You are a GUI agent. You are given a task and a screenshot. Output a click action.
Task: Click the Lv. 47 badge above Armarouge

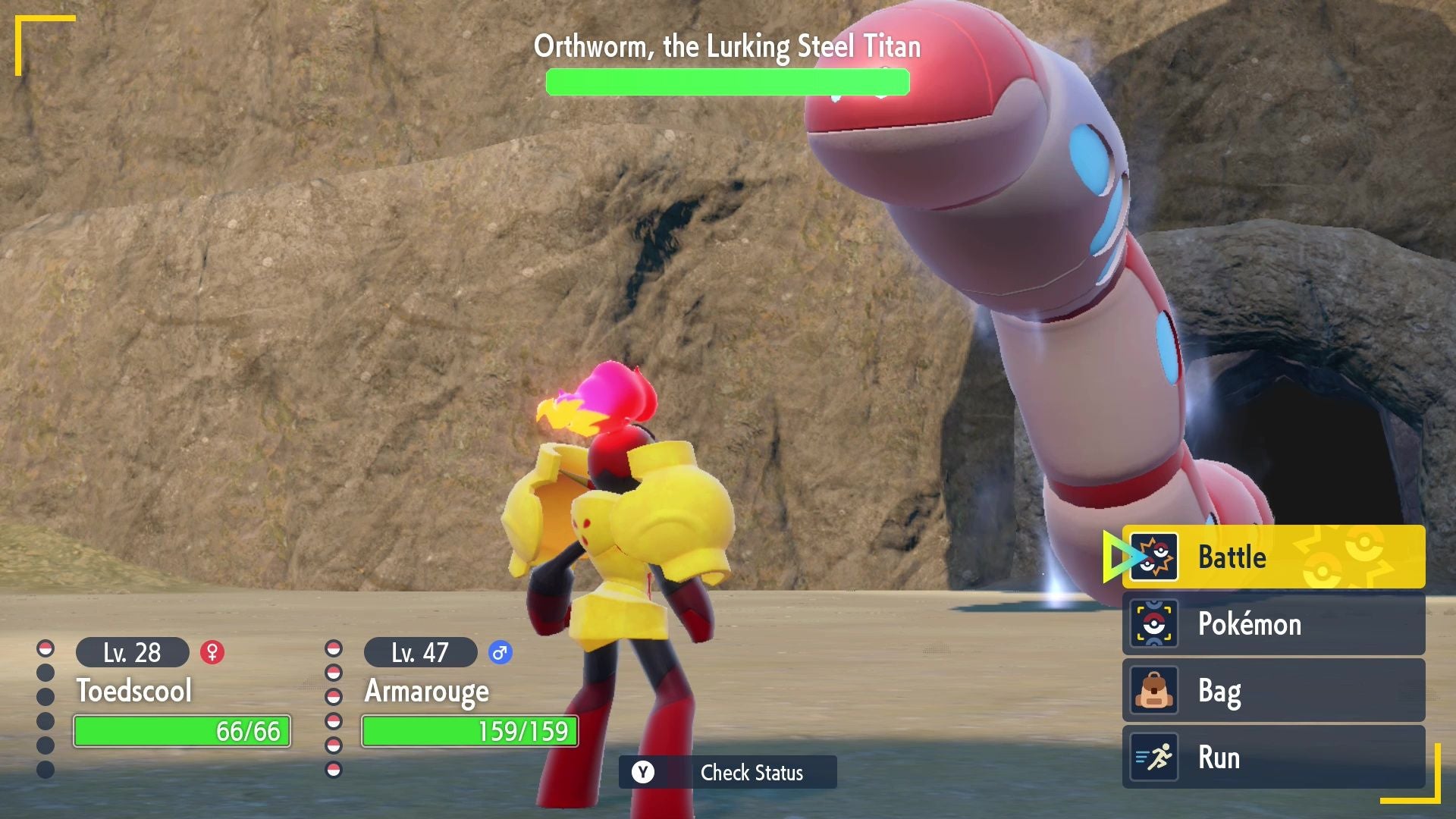[419, 652]
